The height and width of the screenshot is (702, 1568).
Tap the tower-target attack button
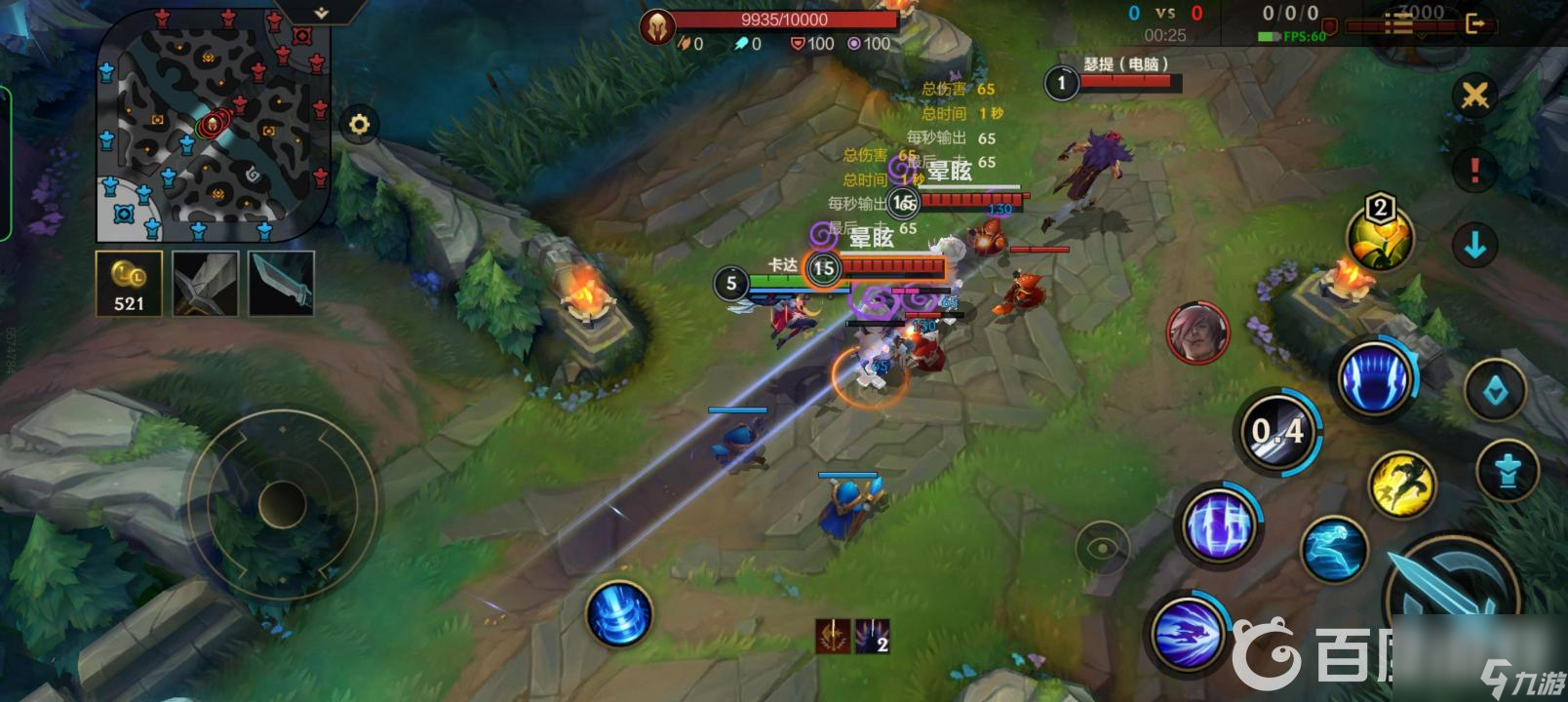(x=1507, y=470)
